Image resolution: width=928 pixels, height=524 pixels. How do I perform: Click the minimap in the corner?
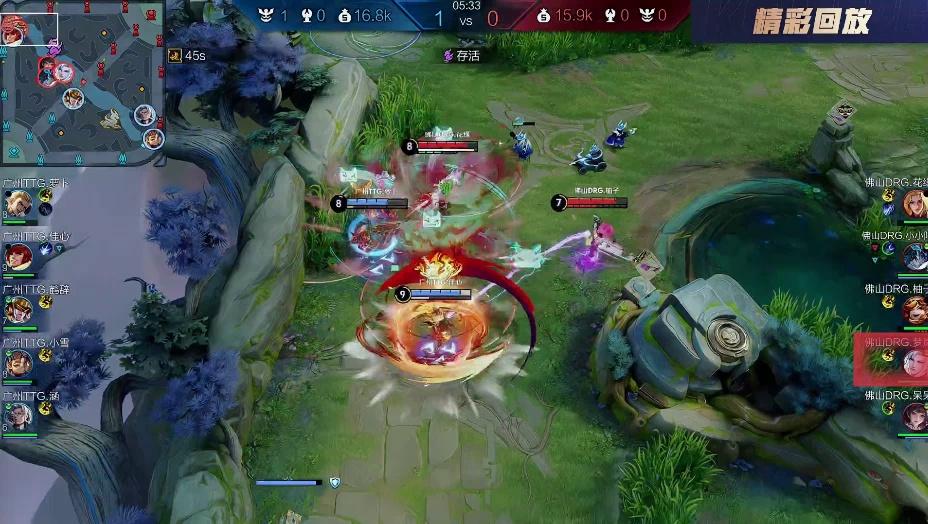point(82,82)
